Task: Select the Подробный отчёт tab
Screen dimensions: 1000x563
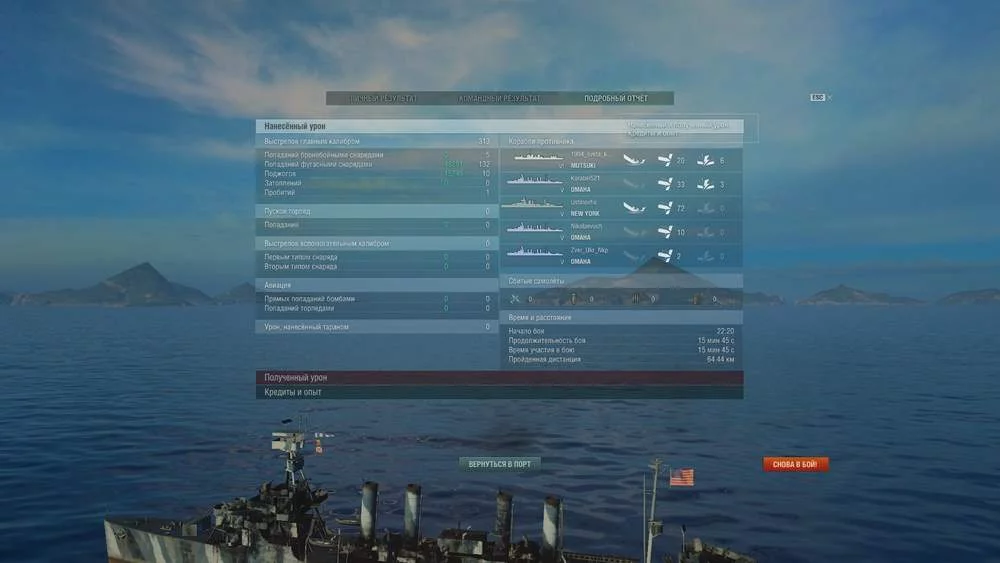Action: coord(616,99)
